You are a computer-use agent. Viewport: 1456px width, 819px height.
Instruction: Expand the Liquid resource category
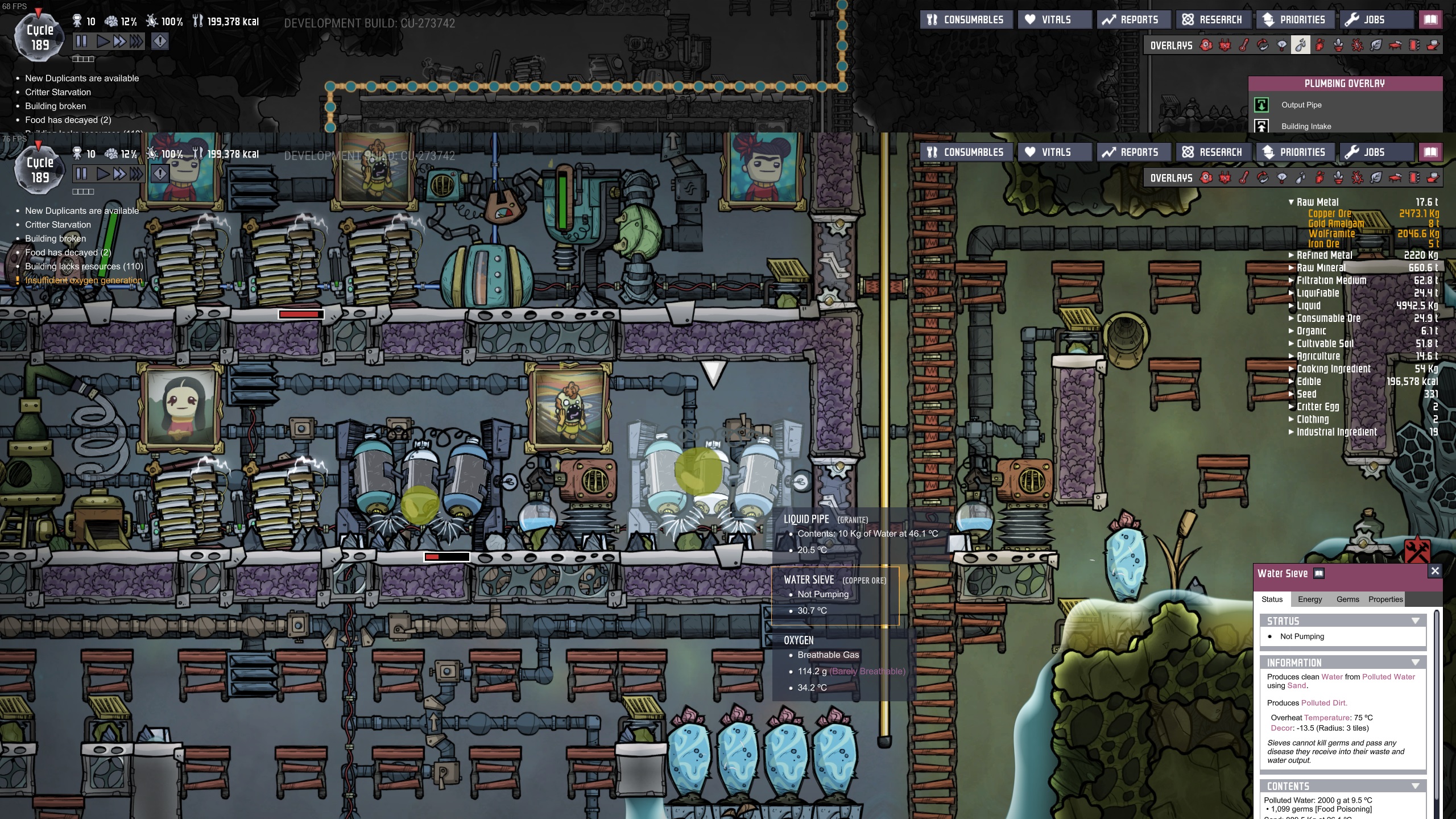click(1291, 305)
